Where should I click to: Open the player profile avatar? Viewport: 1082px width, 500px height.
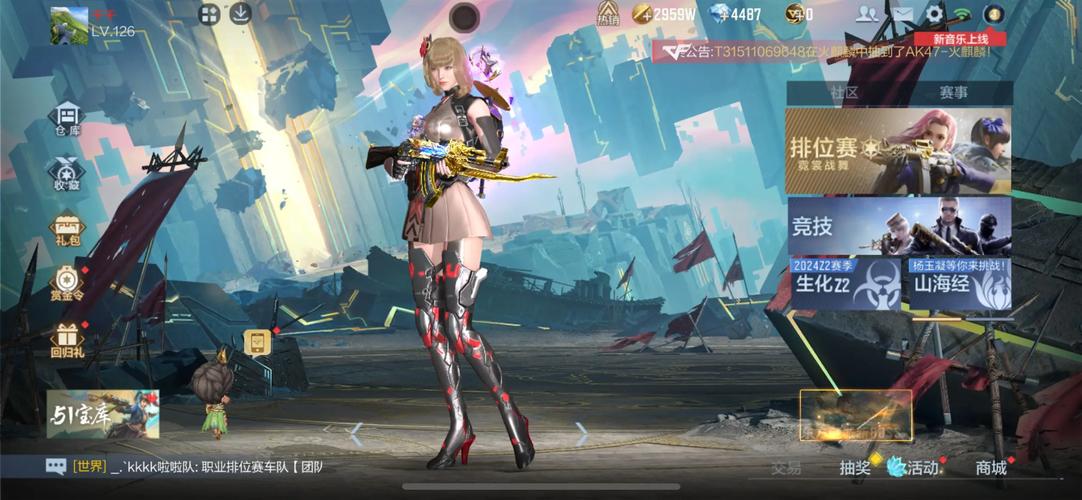pos(69,25)
